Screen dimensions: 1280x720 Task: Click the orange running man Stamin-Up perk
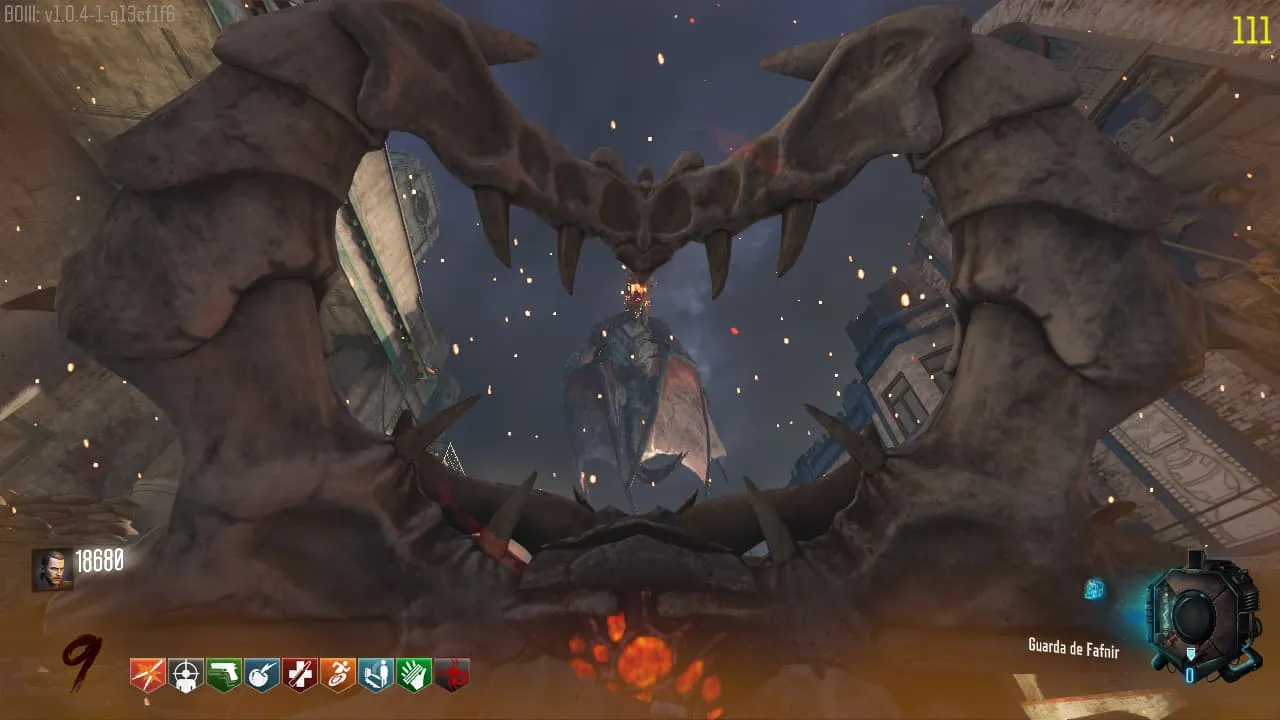(x=338, y=675)
